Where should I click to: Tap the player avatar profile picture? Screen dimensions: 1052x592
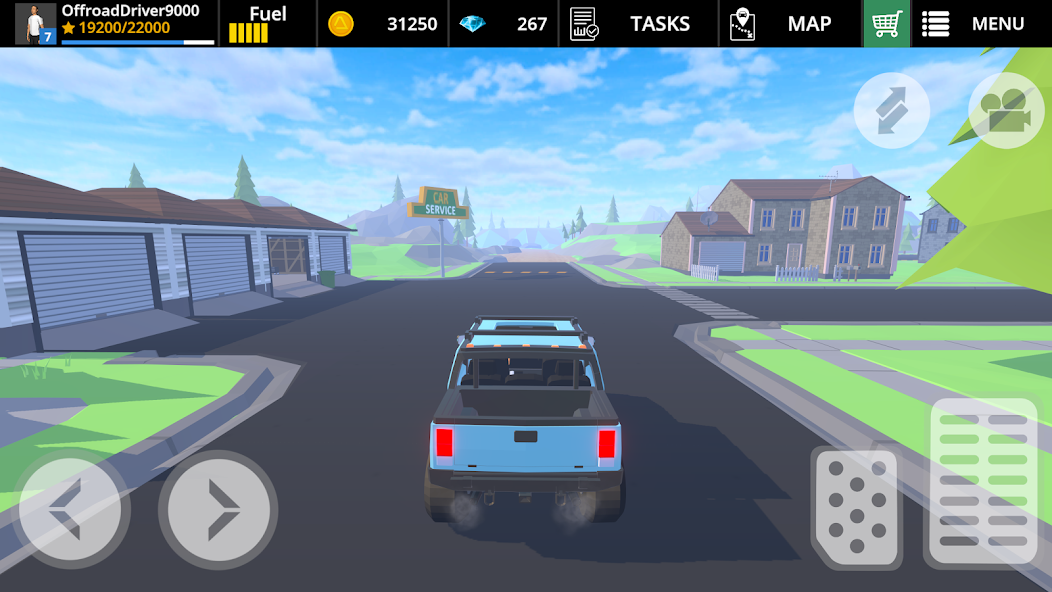[x=35, y=23]
